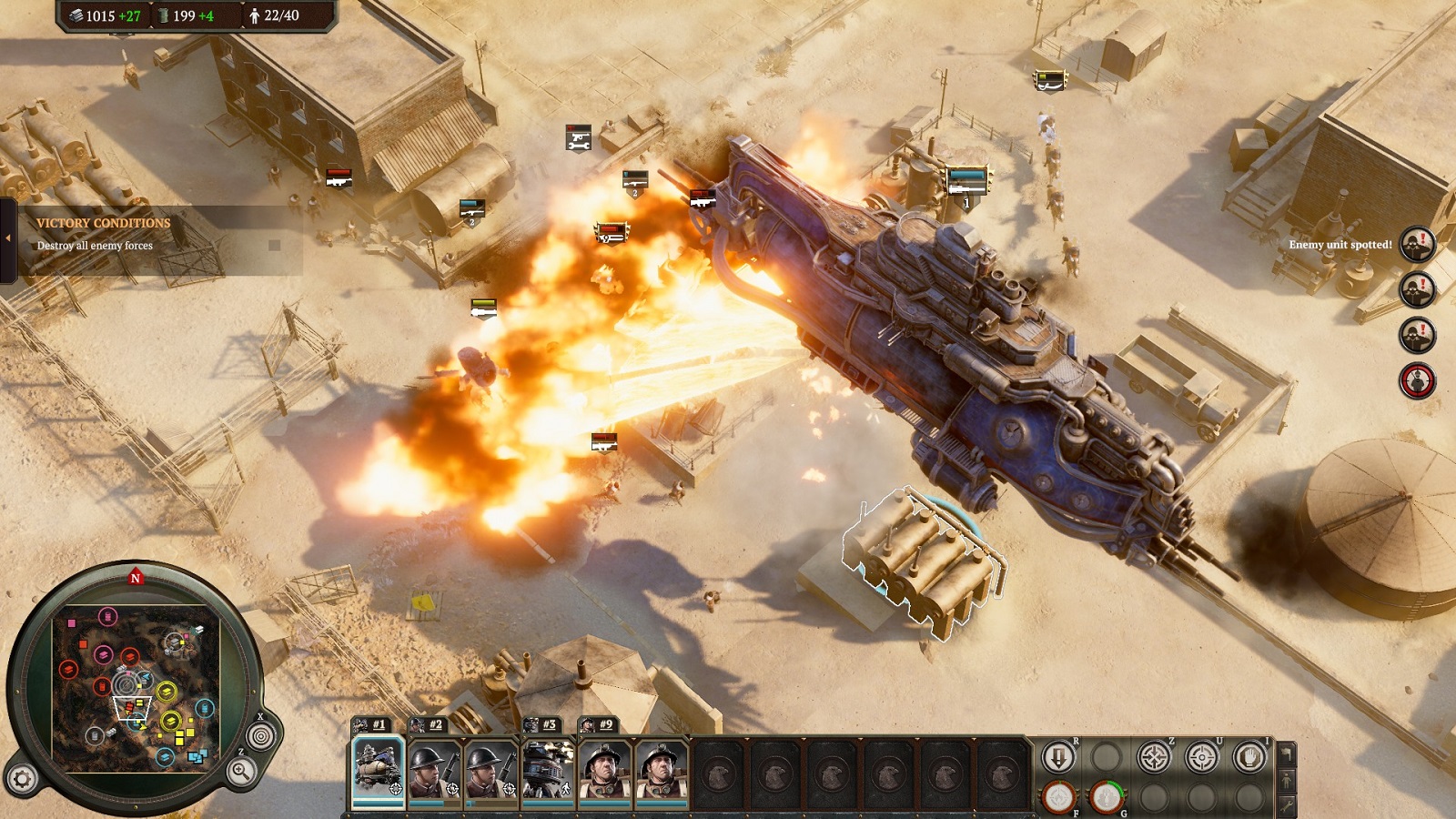The width and height of the screenshot is (1456, 819).
Task: Click the flag icon beside command panel
Action: [1286, 754]
